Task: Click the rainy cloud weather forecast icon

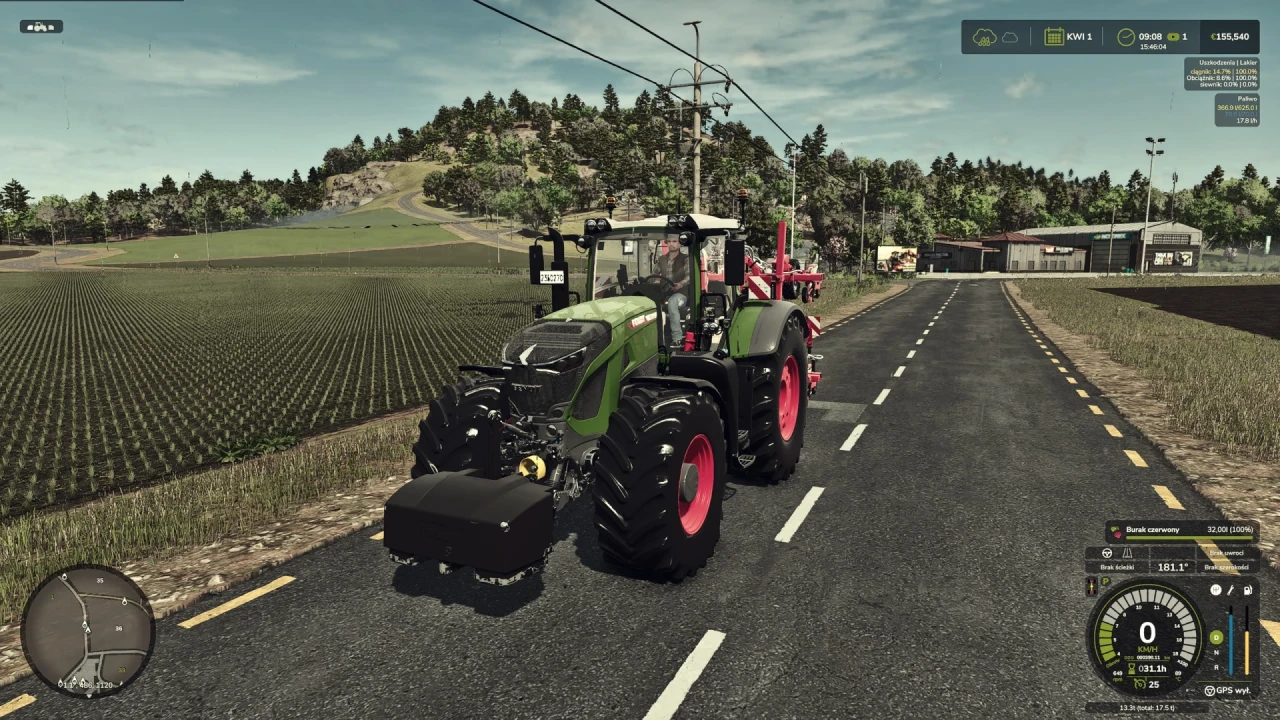Action: (x=983, y=37)
